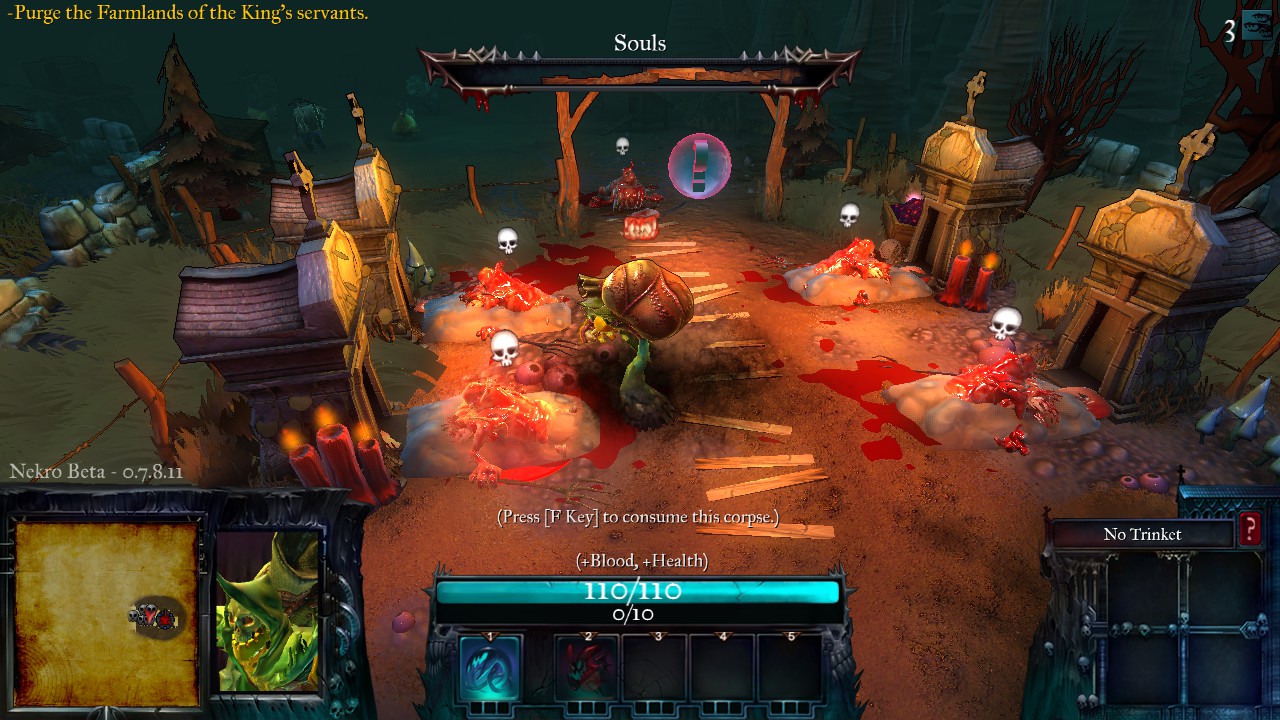1280x720 pixels.
Task: Click the No Trinket label
Action: point(1142,534)
